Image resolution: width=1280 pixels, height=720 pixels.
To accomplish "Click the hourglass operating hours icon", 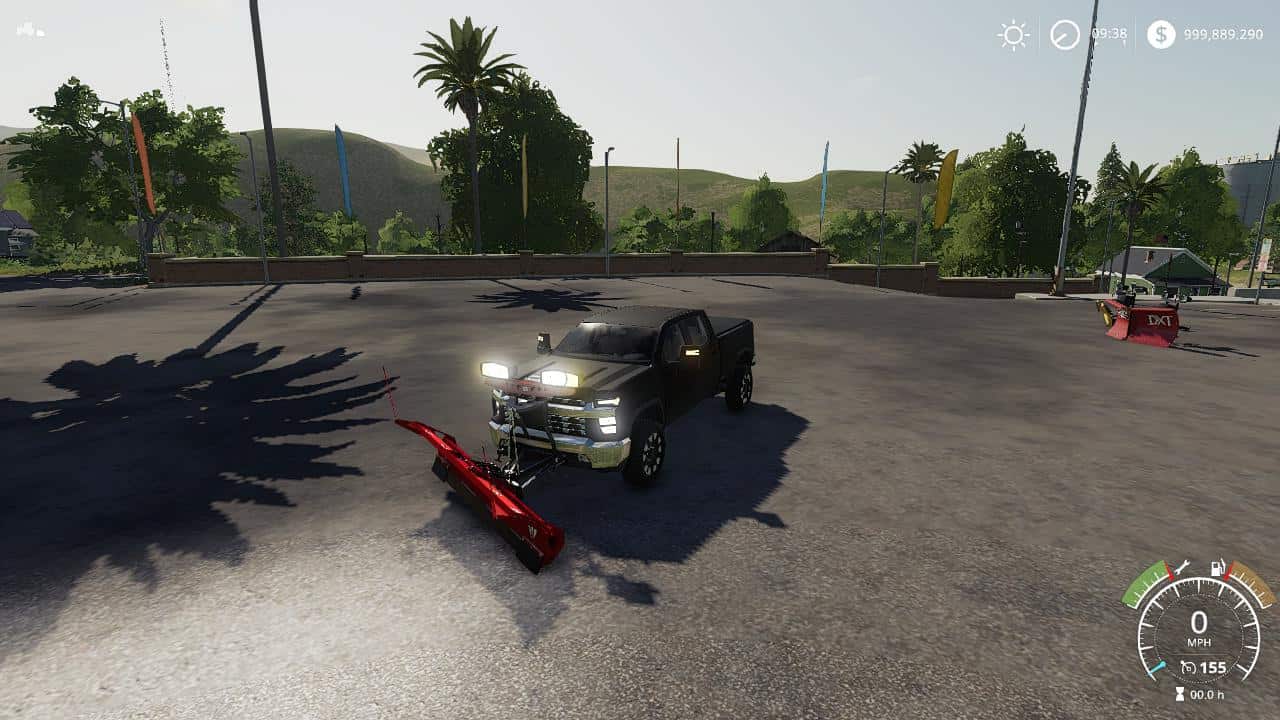I will (1180, 693).
